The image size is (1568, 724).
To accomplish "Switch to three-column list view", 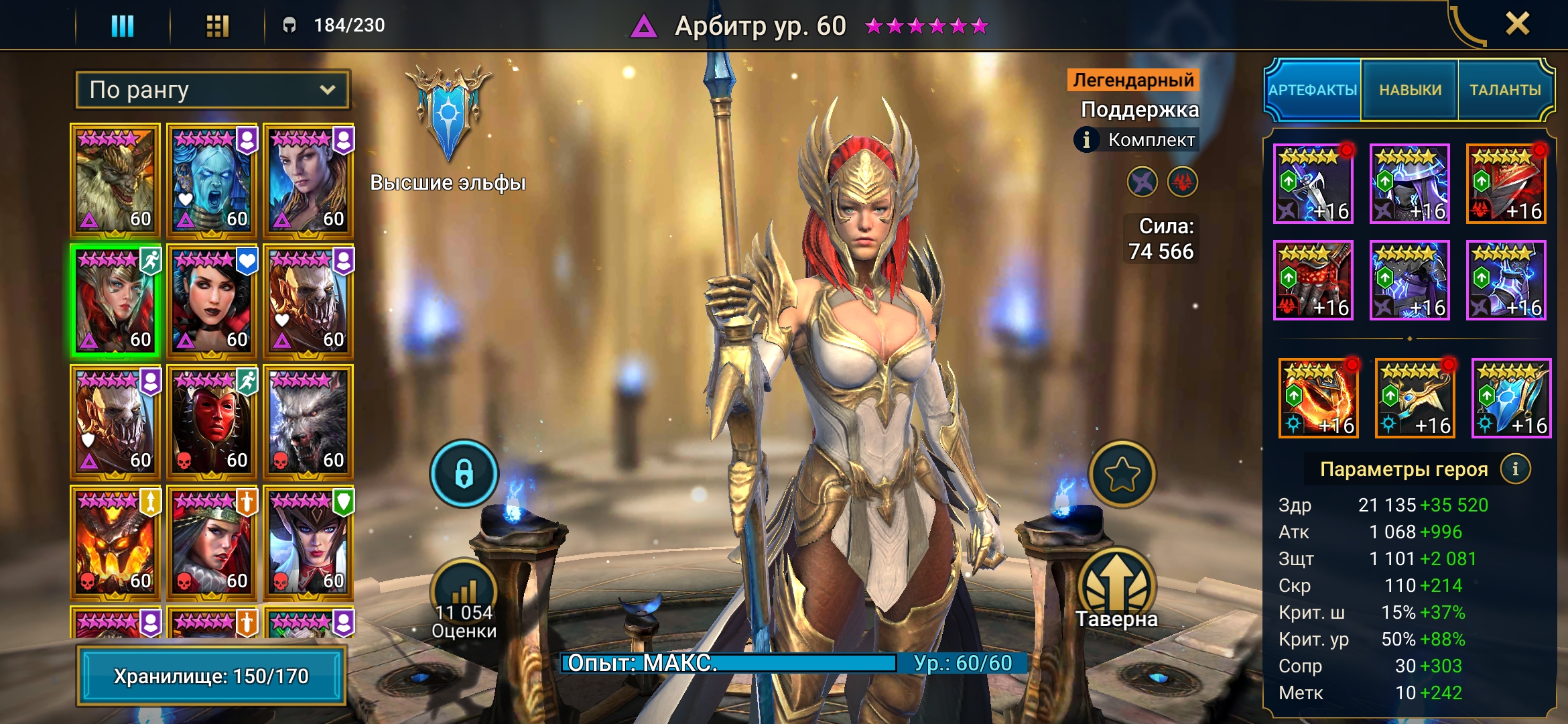I will click(x=123, y=25).
